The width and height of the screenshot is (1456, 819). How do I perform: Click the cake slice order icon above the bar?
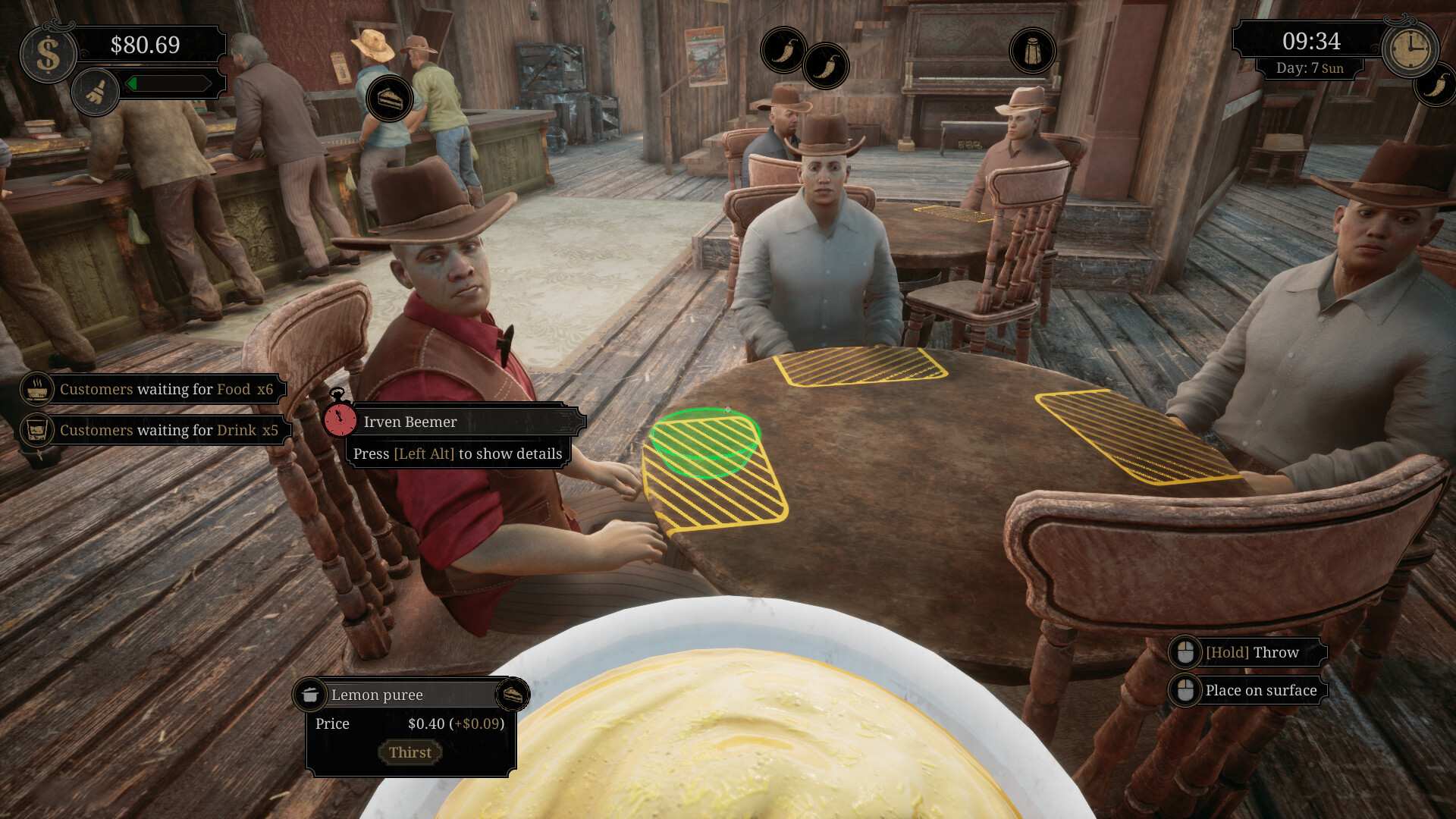coord(391,98)
